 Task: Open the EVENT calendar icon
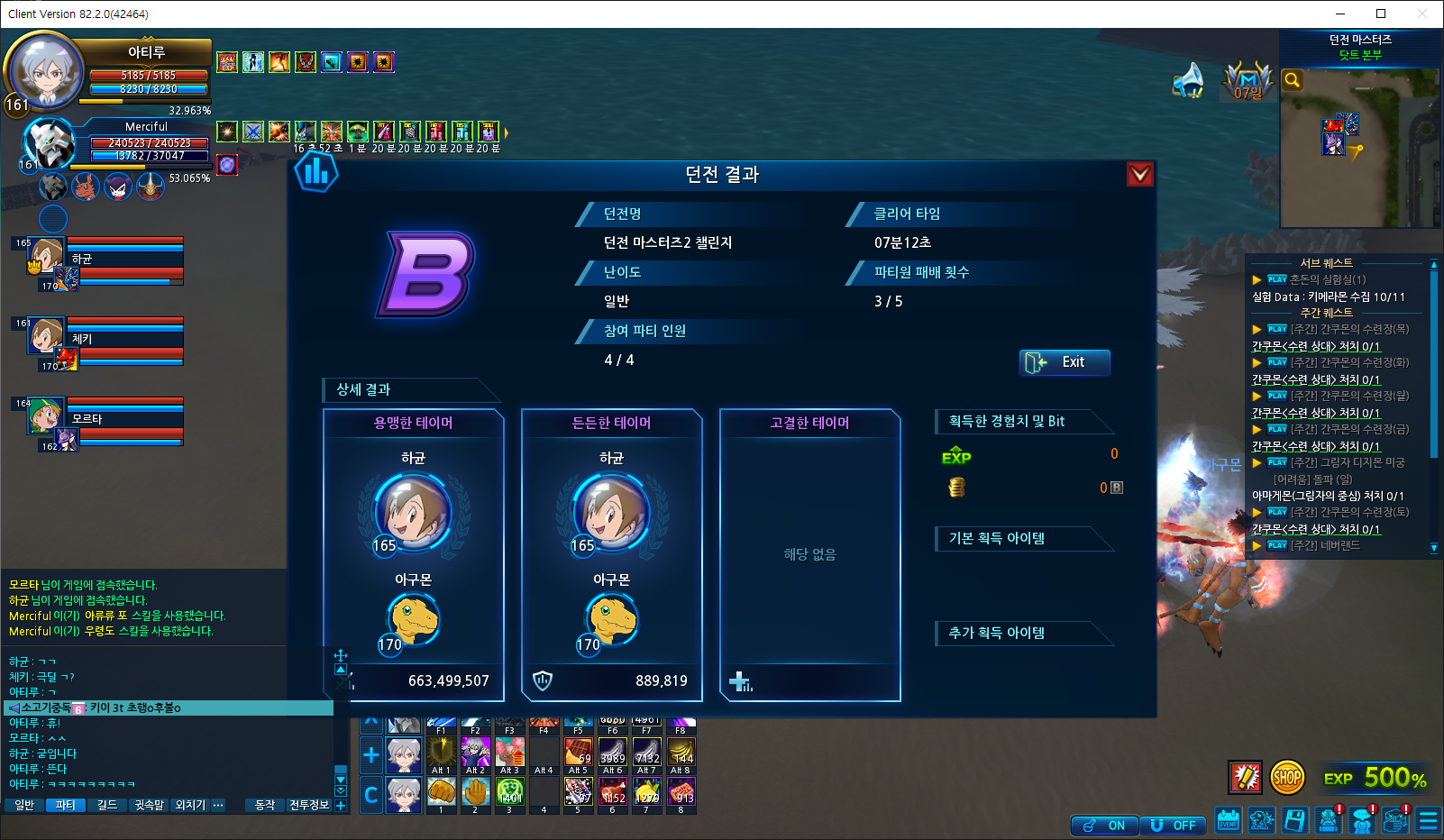pyautogui.click(x=1229, y=820)
